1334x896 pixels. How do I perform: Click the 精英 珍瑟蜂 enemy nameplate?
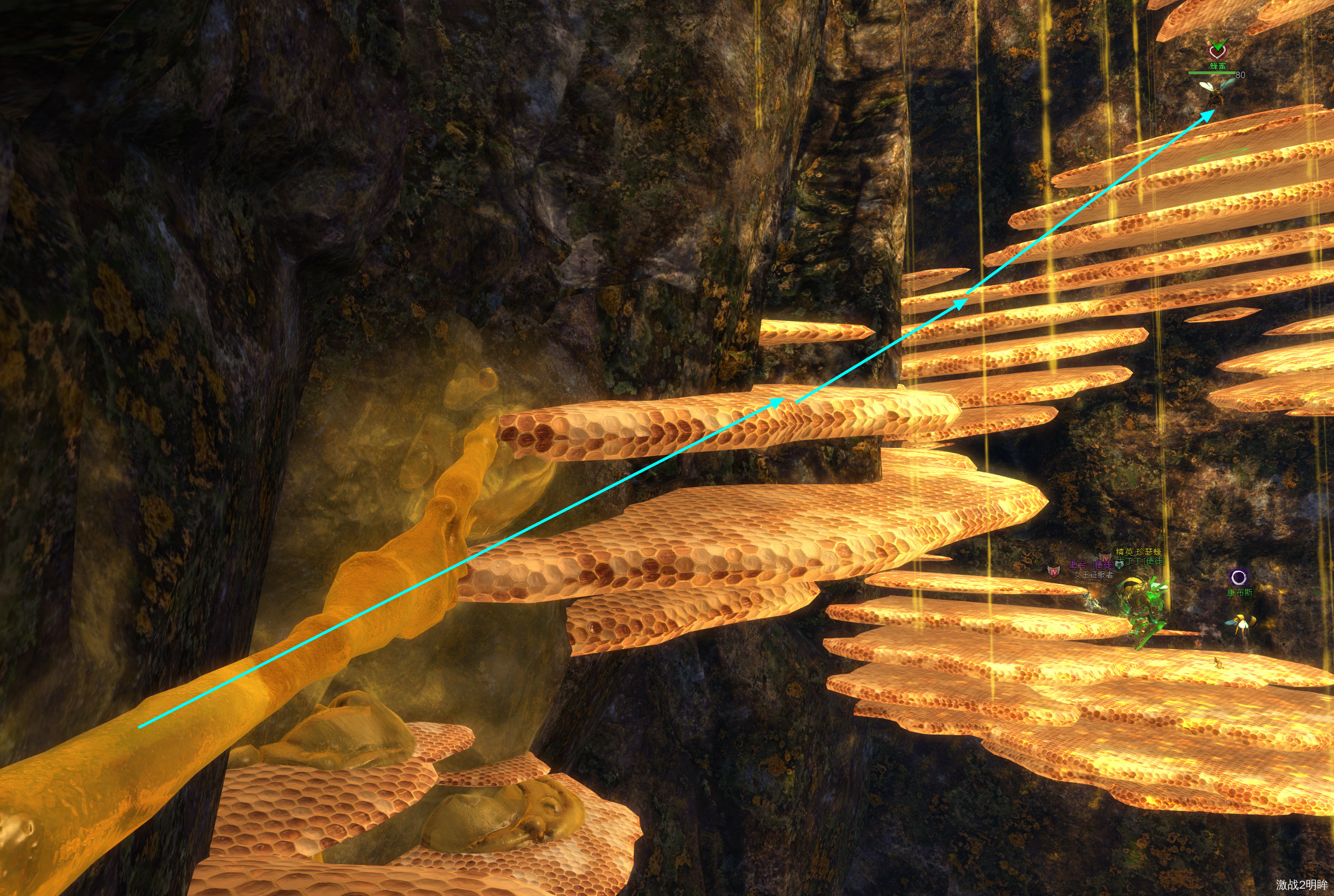1139,552
